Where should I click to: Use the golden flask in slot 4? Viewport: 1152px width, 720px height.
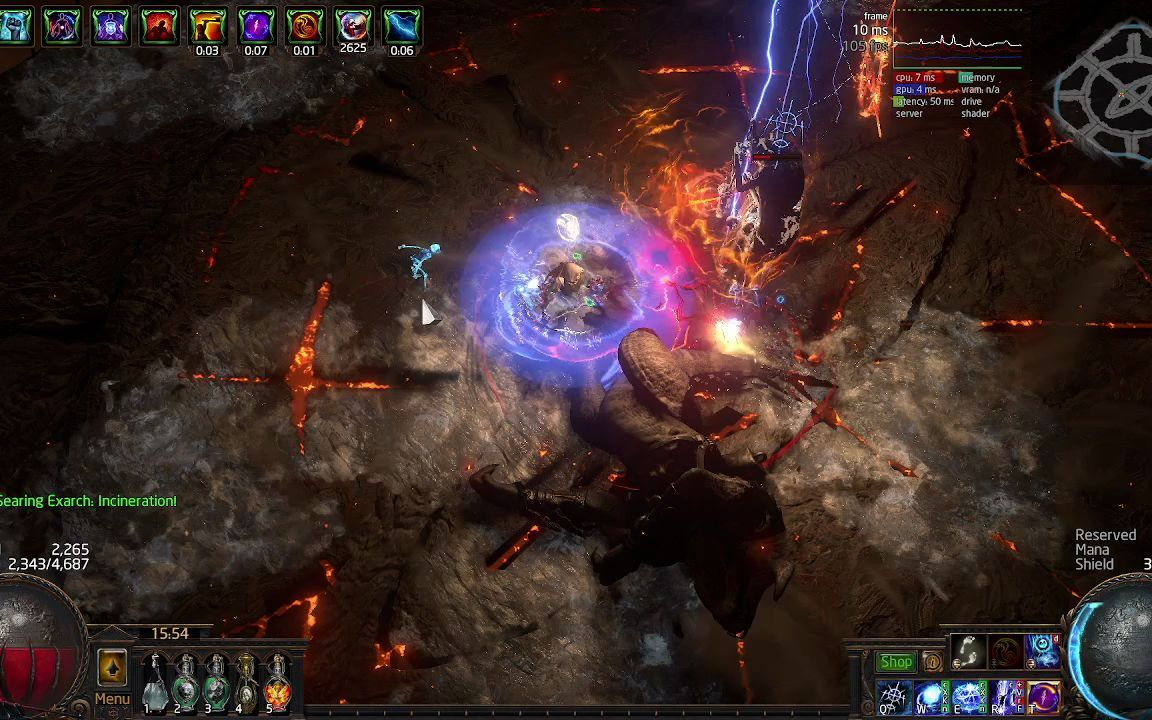click(x=246, y=682)
